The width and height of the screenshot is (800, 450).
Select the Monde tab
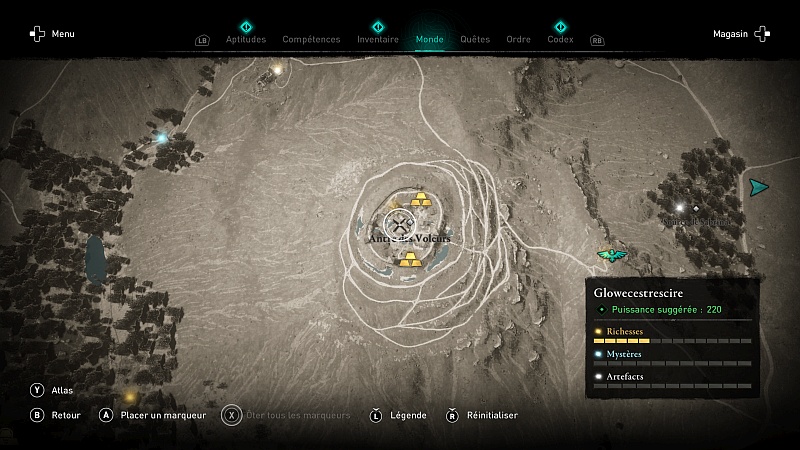pyautogui.click(x=429, y=39)
